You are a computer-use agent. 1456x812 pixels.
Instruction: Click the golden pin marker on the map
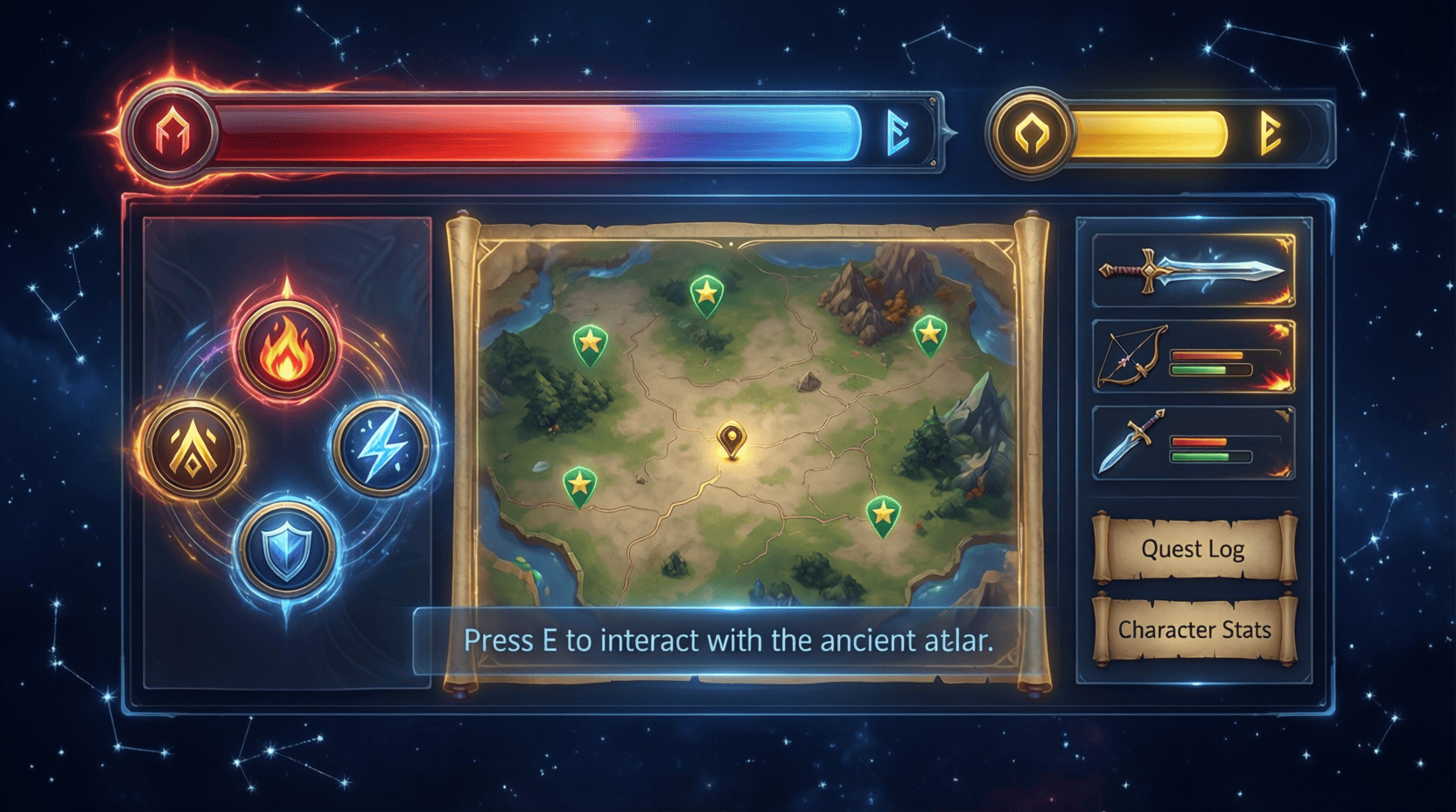pyautogui.click(x=731, y=438)
